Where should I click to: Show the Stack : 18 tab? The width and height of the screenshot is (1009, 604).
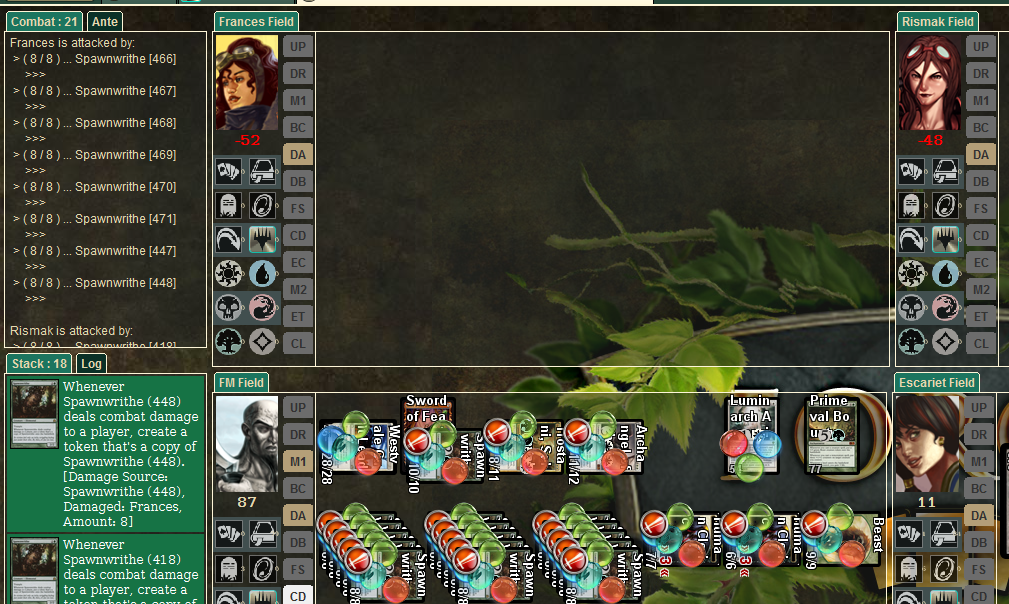click(40, 364)
